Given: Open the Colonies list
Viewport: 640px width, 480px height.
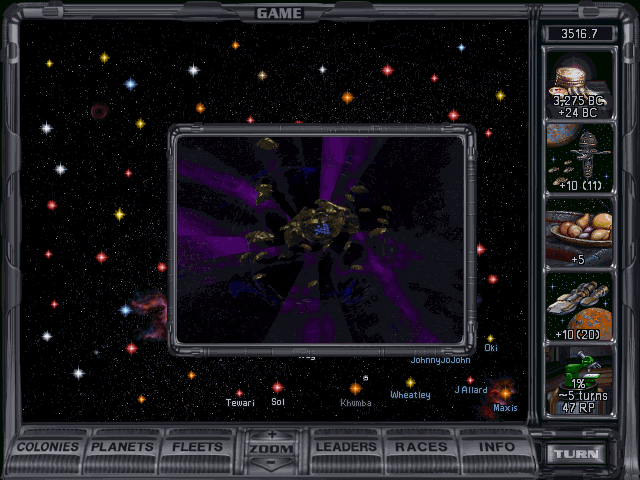Looking at the screenshot, I should 48,447.
